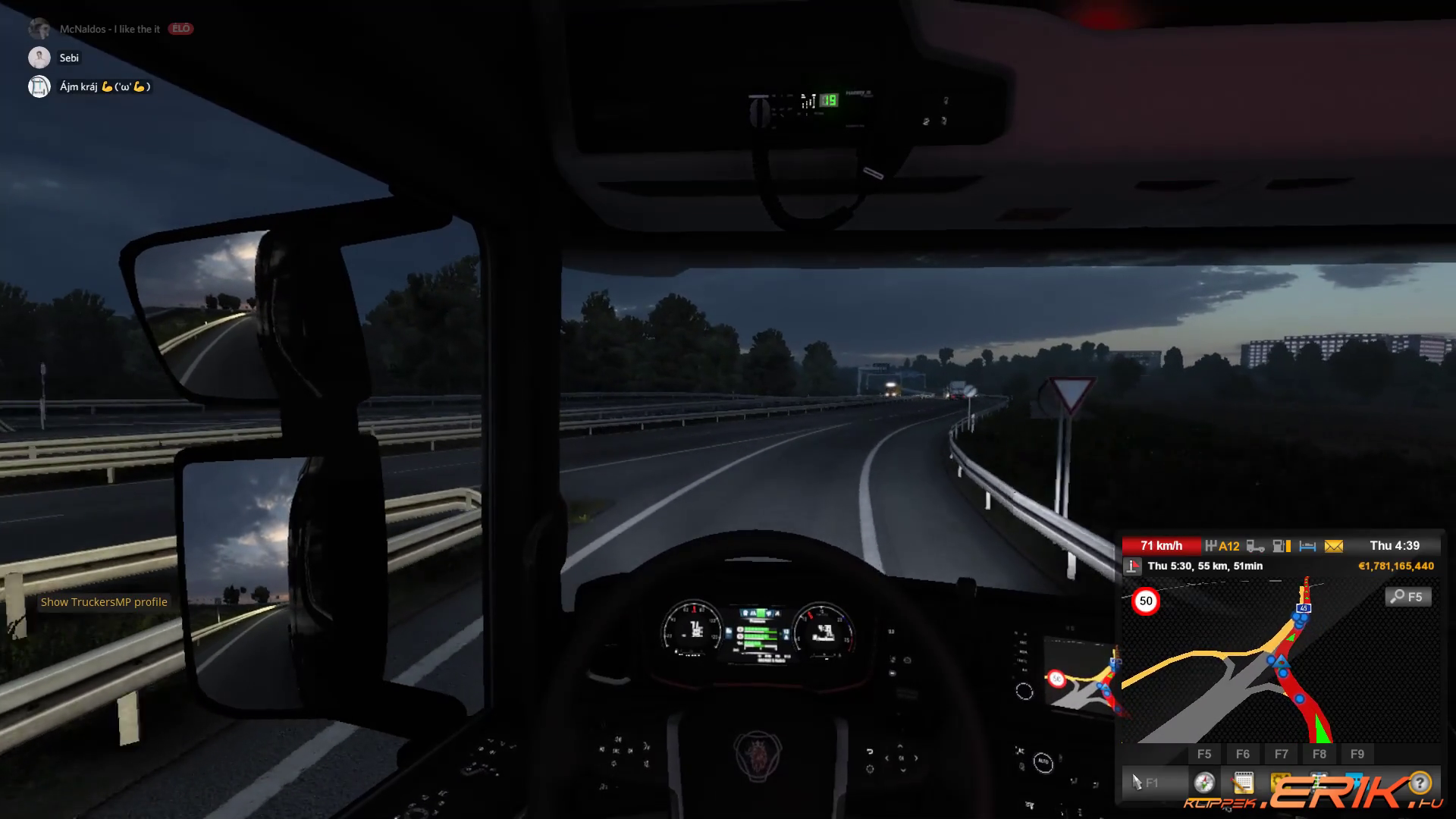Open the job notepad tab

click(x=1243, y=783)
